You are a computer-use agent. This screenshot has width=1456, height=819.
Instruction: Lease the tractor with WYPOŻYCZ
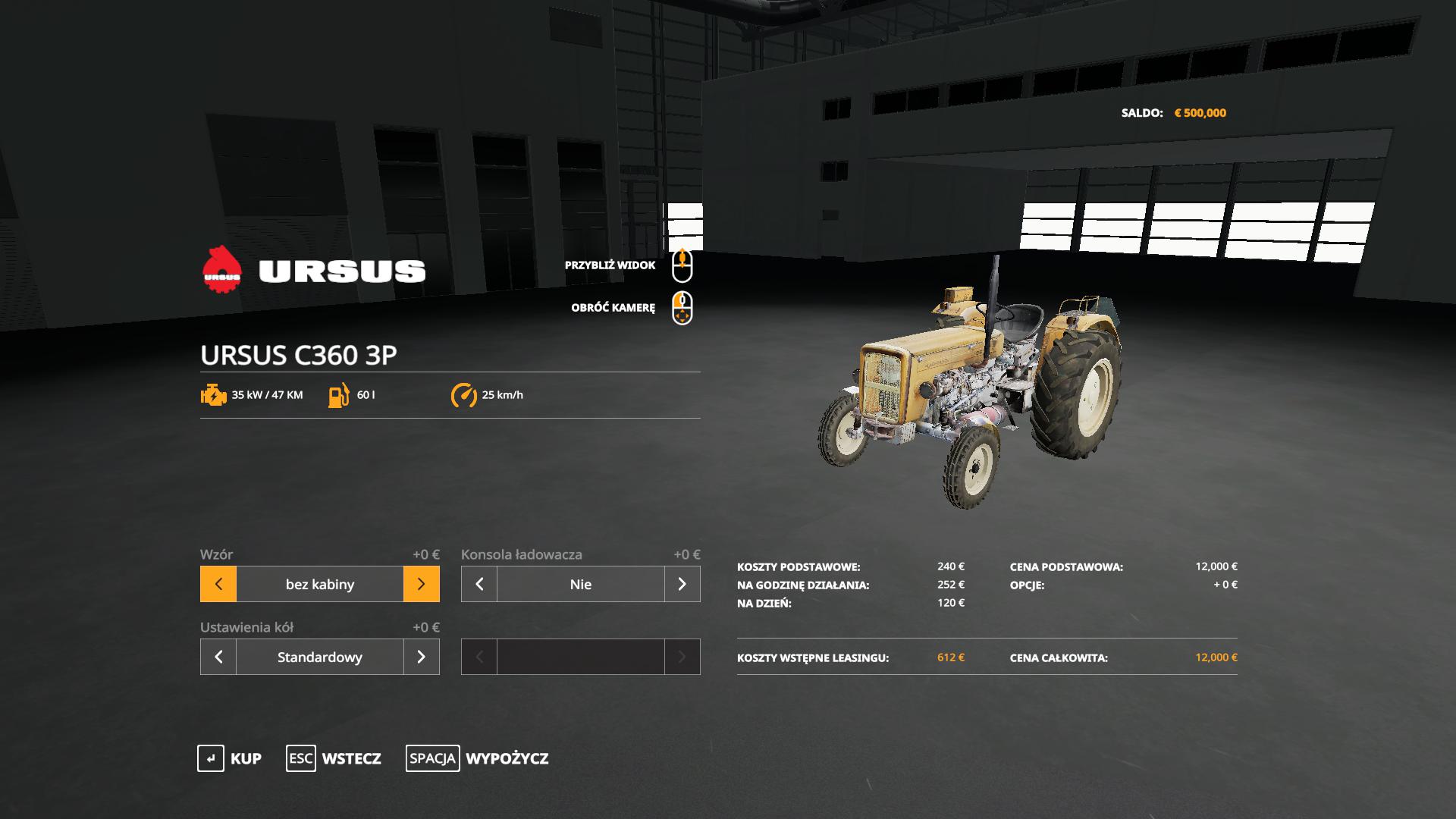tap(477, 758)
